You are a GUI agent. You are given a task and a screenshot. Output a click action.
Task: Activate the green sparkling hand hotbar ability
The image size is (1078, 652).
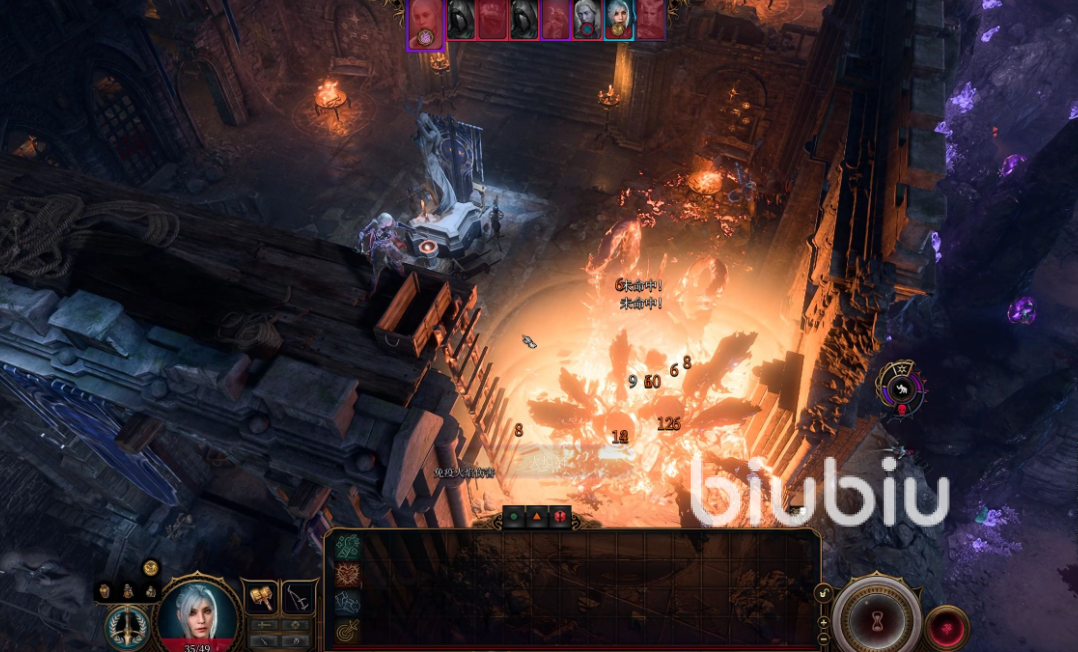pyautogui.click(x=347, y=546)
